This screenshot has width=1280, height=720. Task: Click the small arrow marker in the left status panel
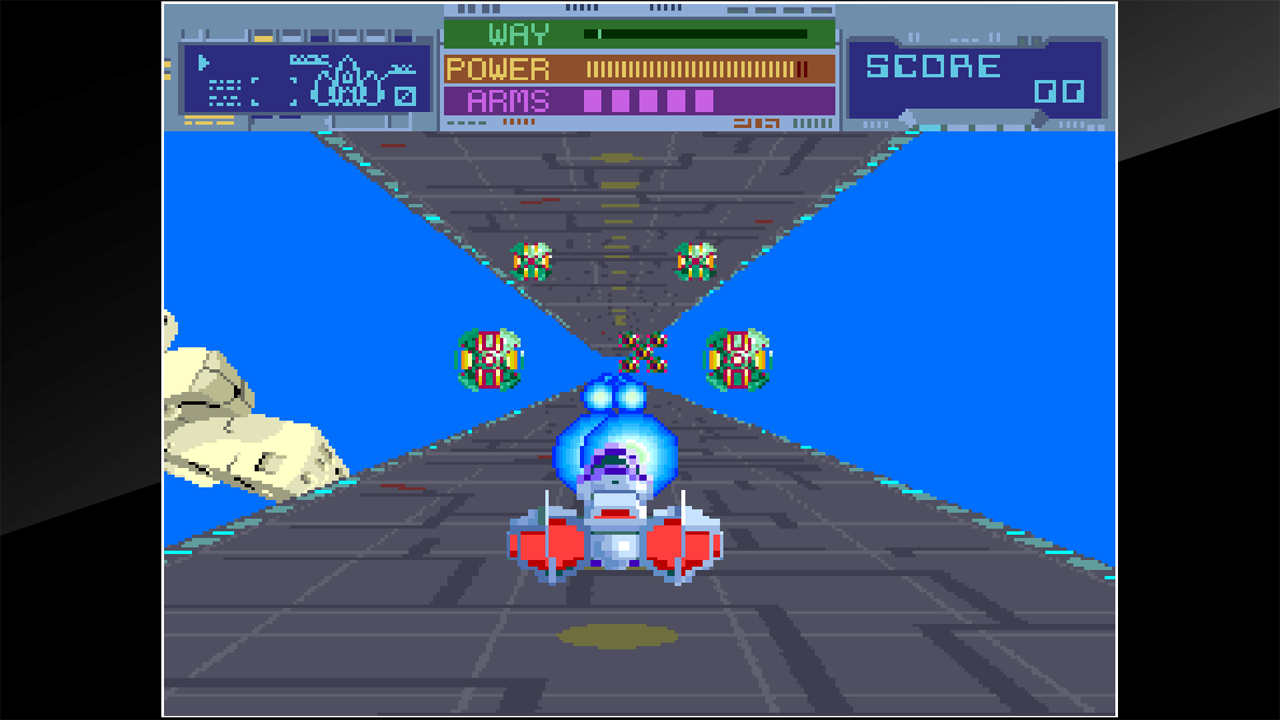[203, 61]
